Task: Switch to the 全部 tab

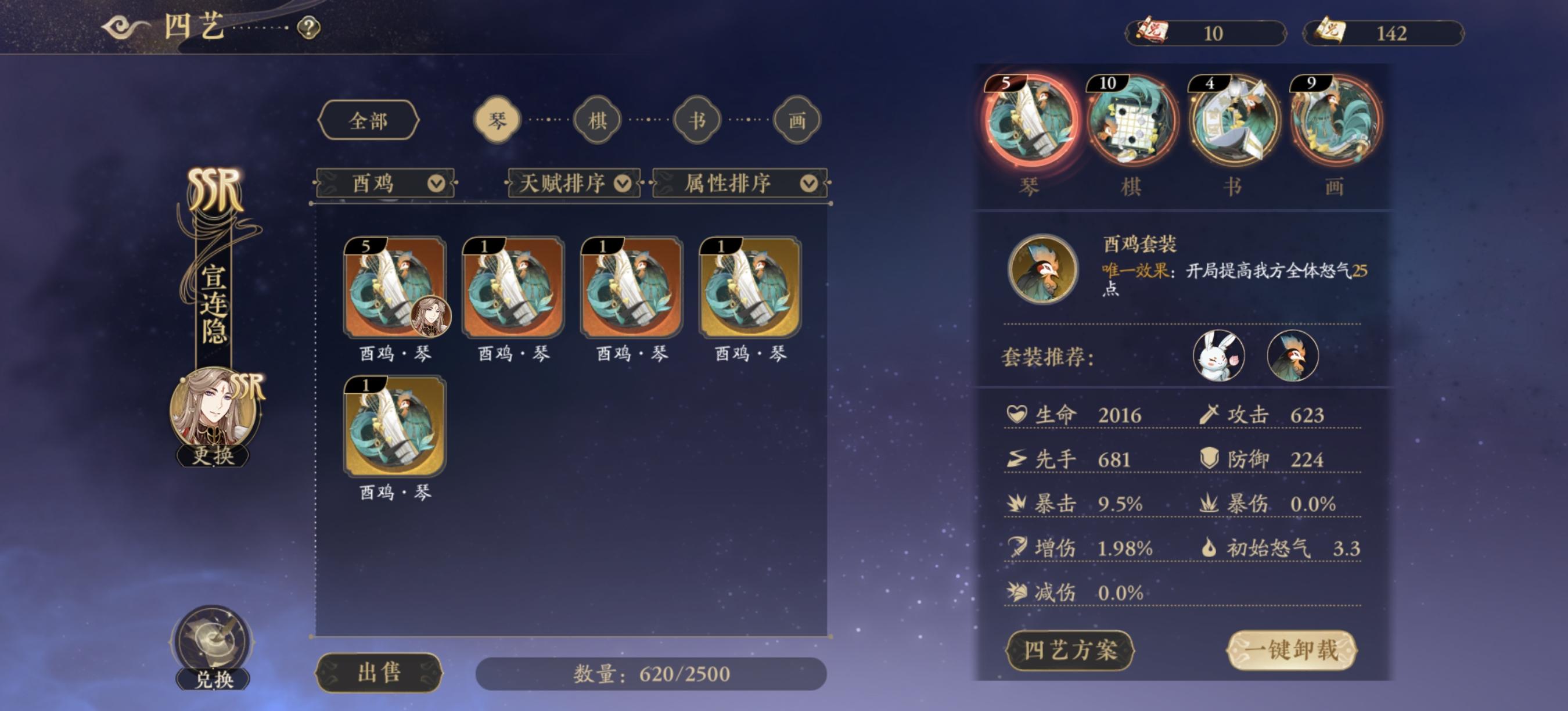Action: tap(370, 120)
